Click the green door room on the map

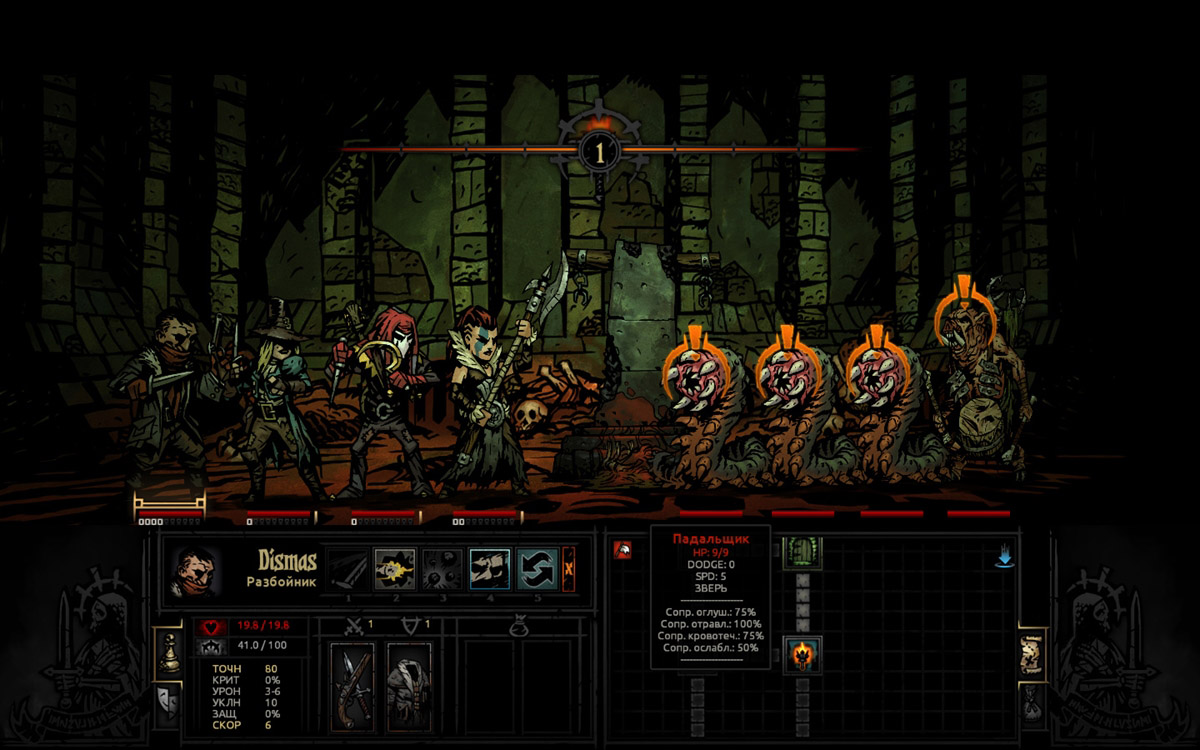(x=802, y=551)
